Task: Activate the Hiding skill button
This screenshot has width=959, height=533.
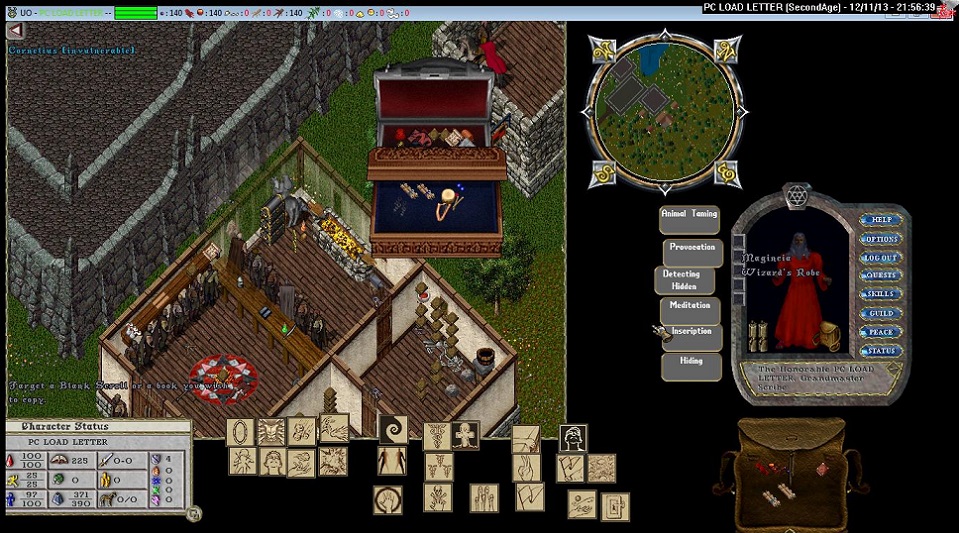Action: (x=690, y=365)
